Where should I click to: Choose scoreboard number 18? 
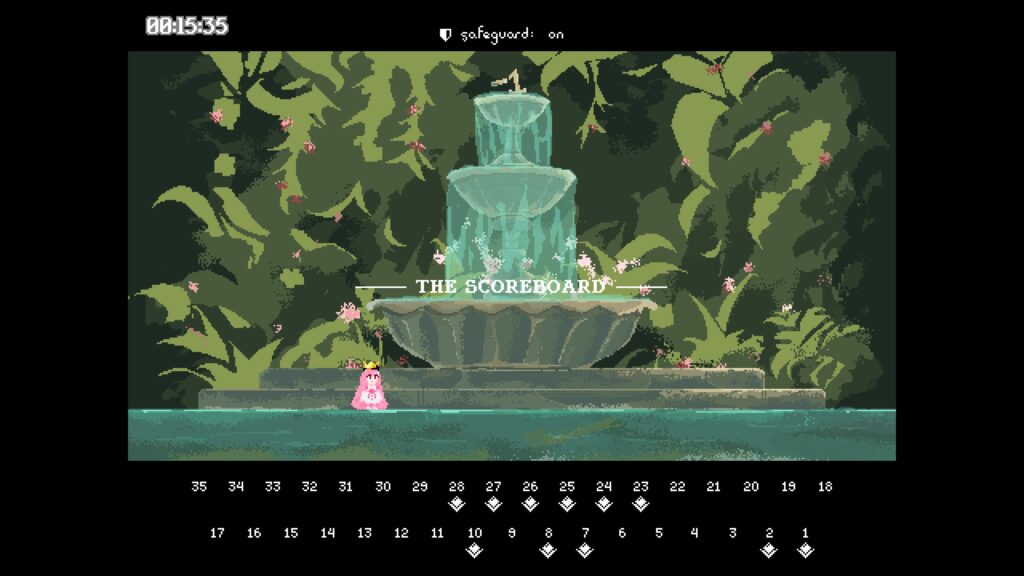click(825, 487)
